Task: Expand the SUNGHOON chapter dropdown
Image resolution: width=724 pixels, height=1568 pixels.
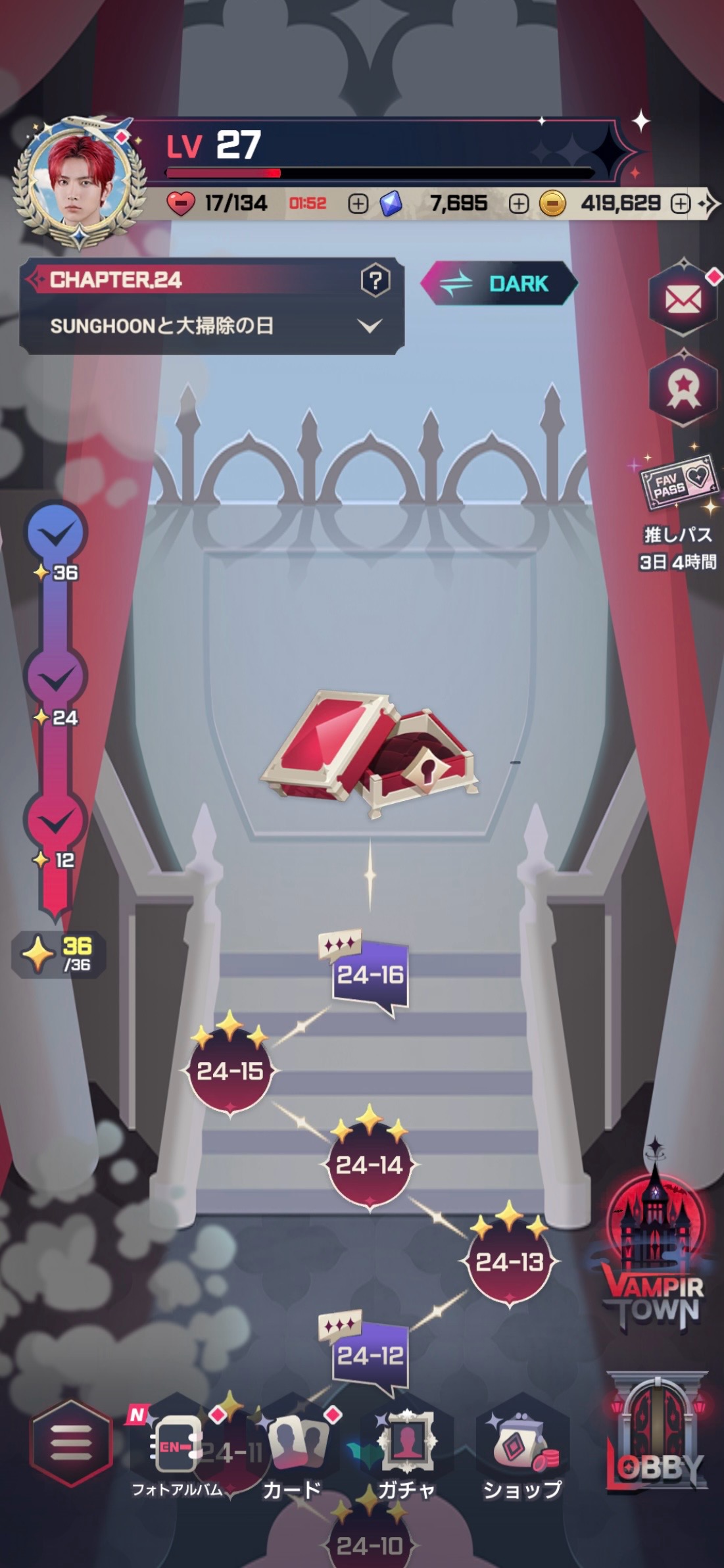Action: [x=370, y=326]
